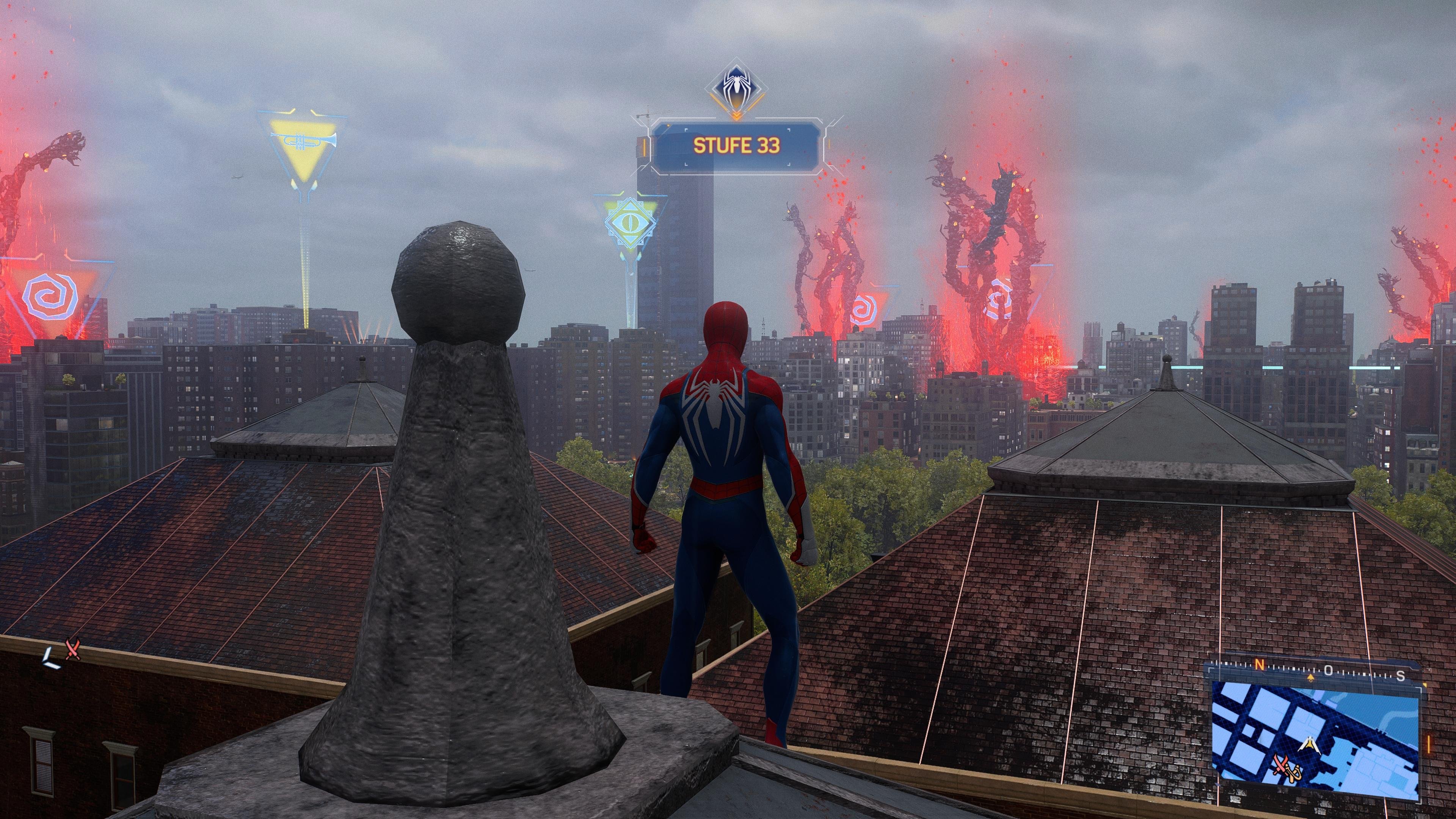1456x819 pixels.
Task: Click the crossed swords crime icon at top left
Action: 73,650
